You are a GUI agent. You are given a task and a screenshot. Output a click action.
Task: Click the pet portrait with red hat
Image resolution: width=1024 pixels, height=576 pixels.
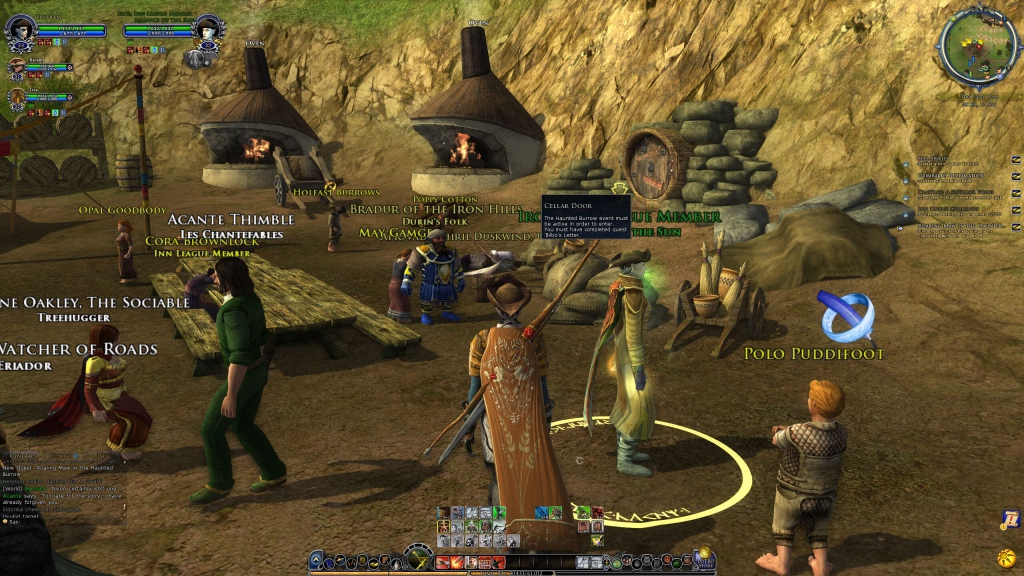[16, 68]
